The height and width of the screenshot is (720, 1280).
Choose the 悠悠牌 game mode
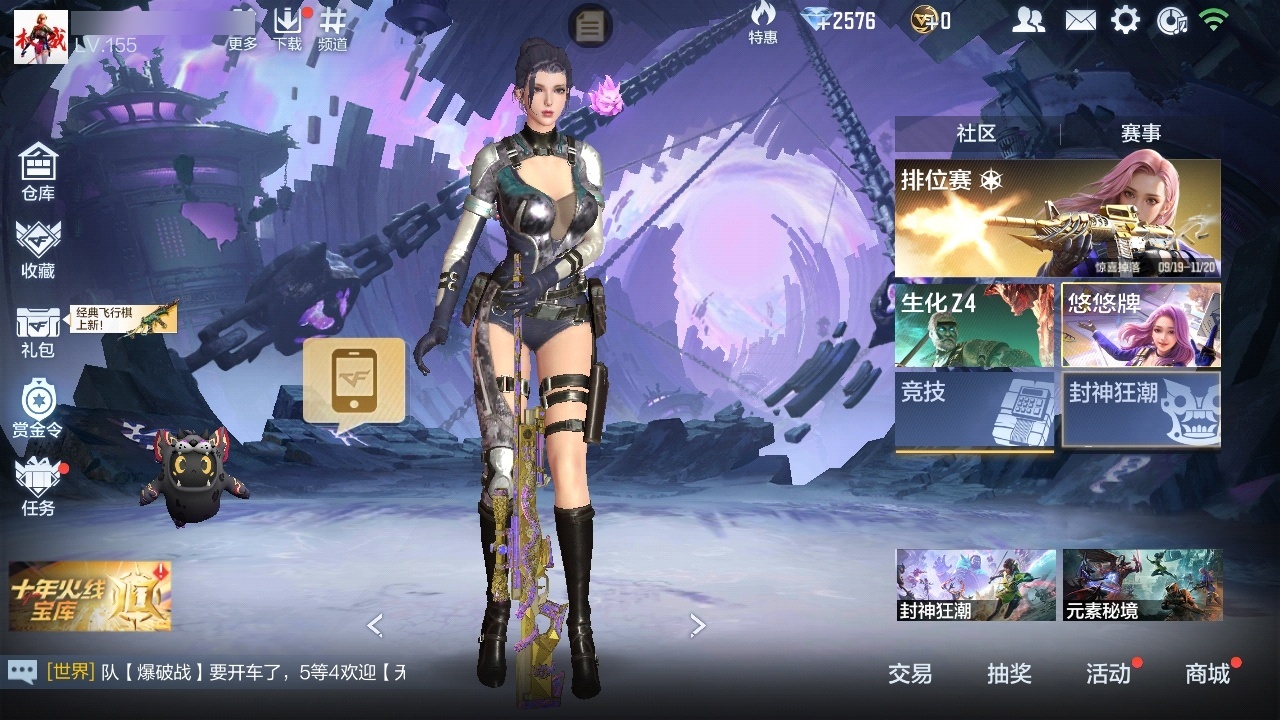tap(1141, 326)
